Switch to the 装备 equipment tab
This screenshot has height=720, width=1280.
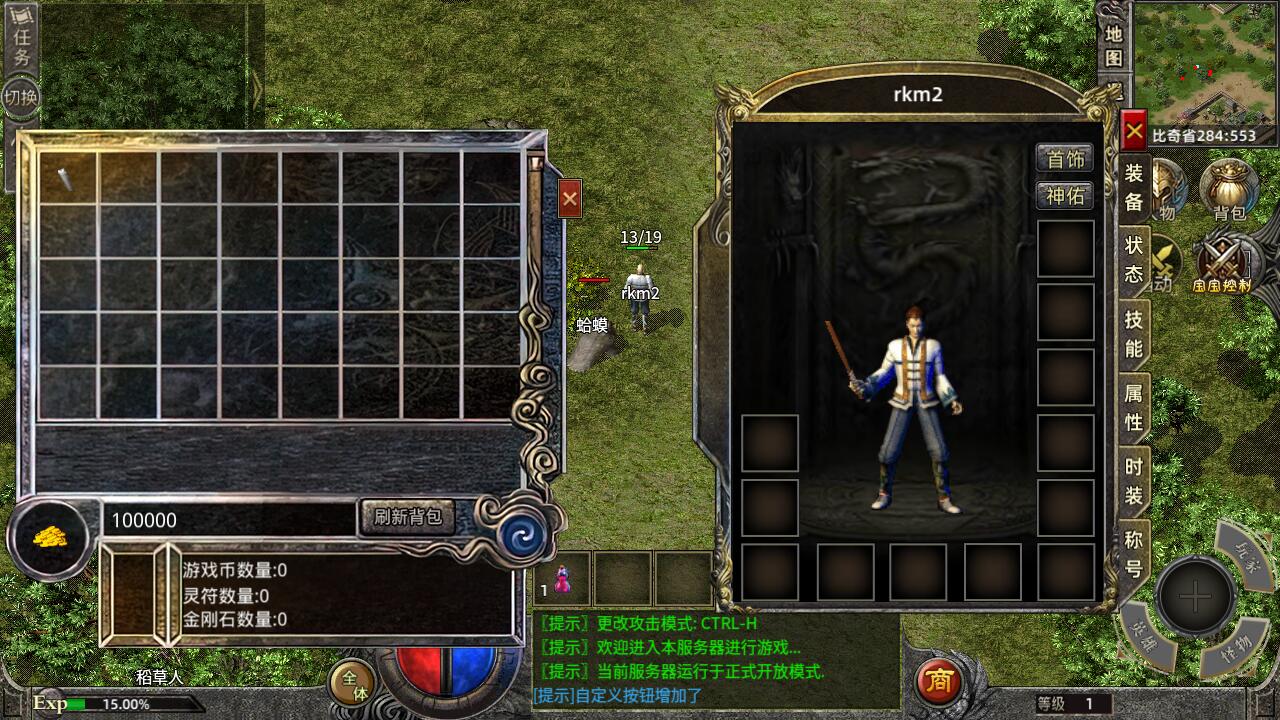coord(1134,187)
